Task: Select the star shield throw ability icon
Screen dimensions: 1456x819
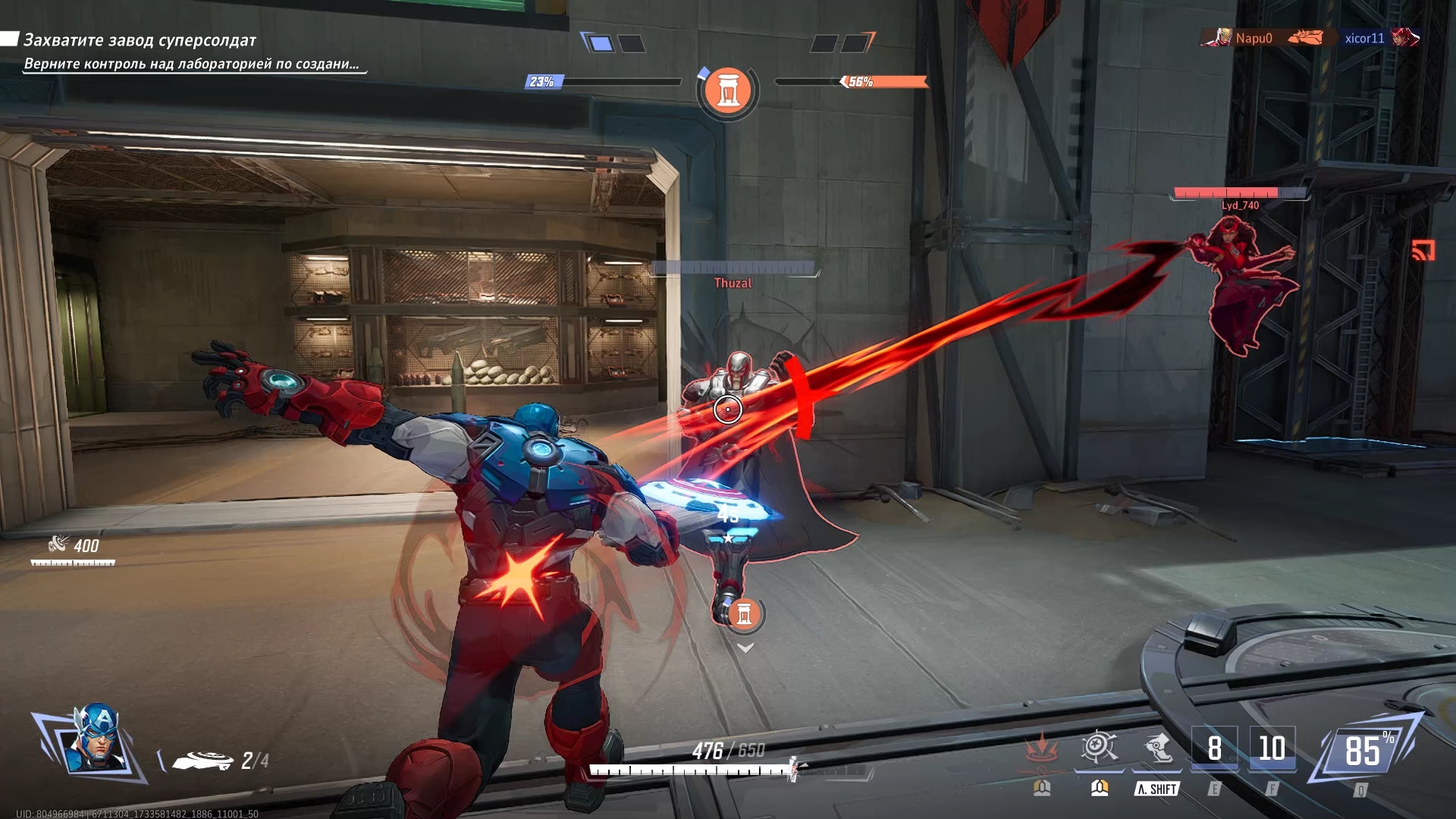Action: (1099, 748)
